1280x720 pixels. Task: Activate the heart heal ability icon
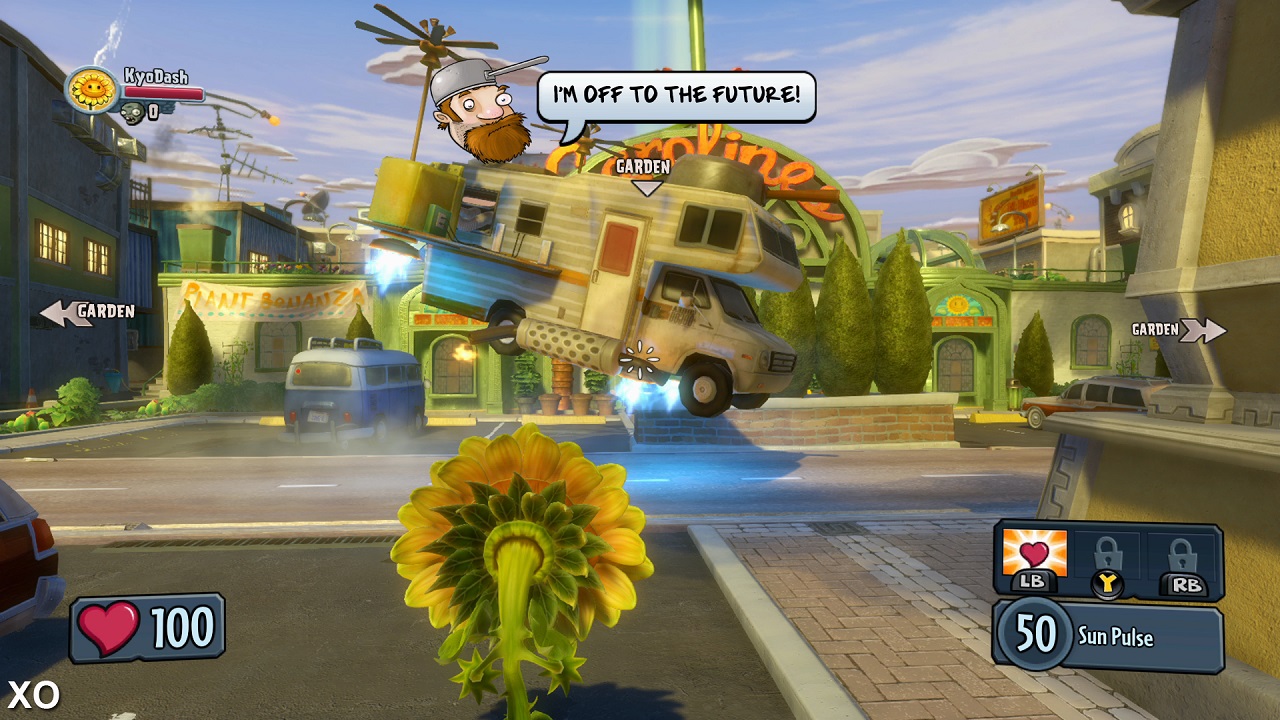(x=1034, y=554)
